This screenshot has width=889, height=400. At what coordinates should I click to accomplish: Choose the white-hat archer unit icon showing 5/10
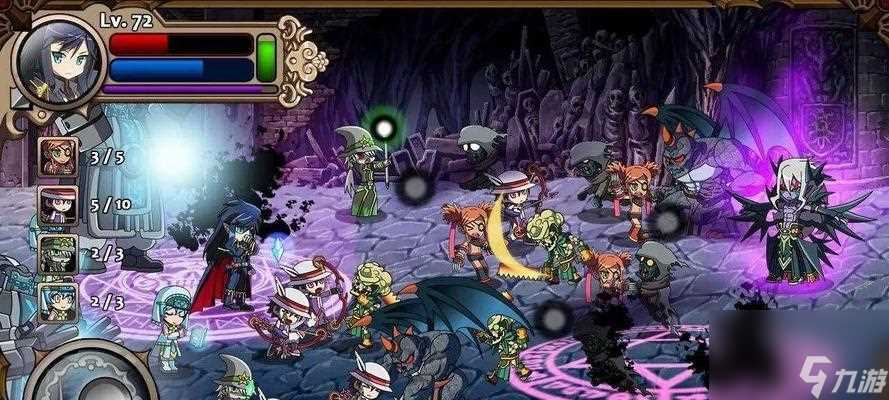(57, 205)
